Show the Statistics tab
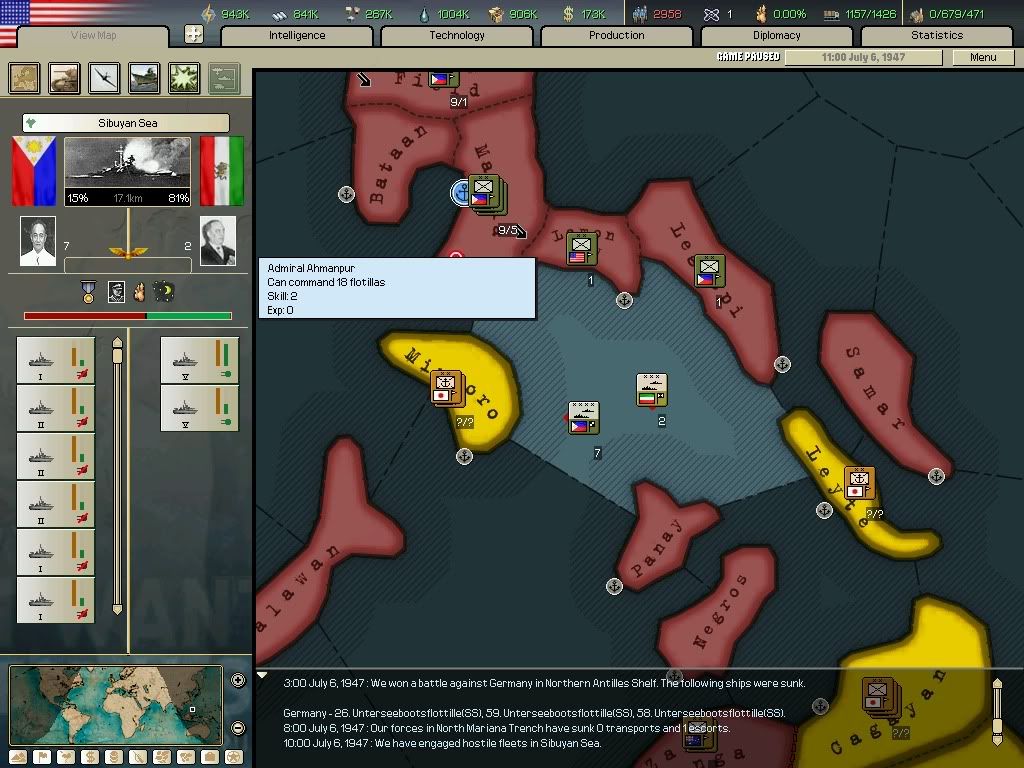The width and height of the screenshot is (1024, 768). click(937, 35)
